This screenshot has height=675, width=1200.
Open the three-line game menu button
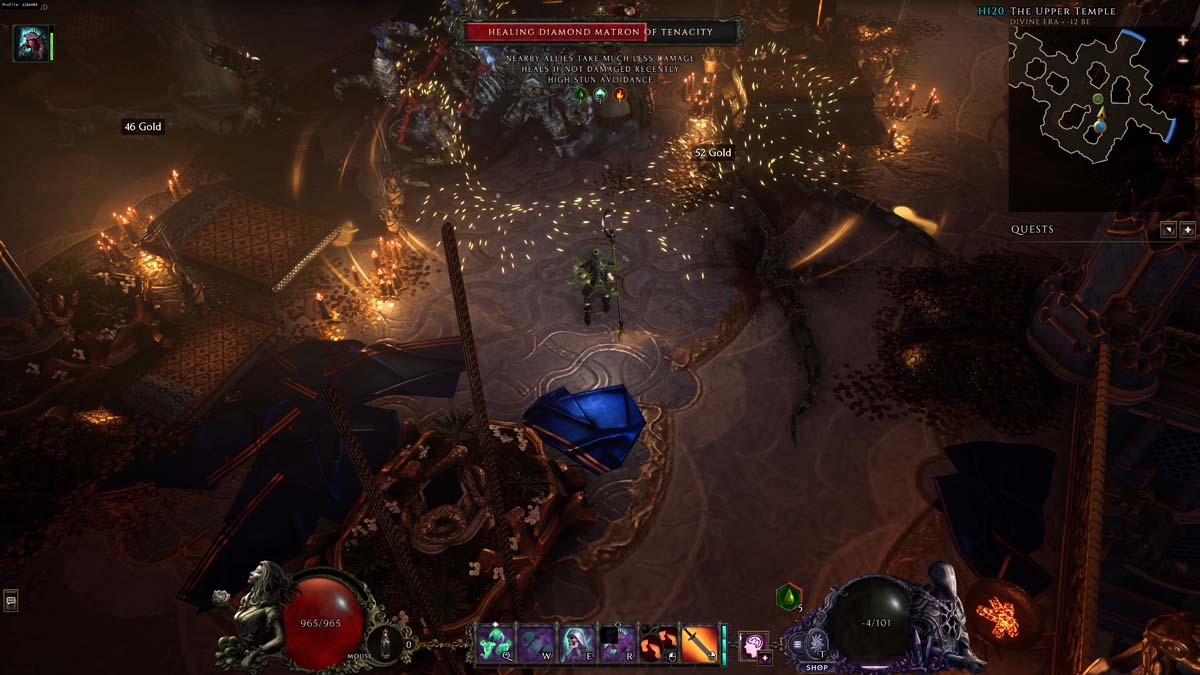[x=798, y=644]
